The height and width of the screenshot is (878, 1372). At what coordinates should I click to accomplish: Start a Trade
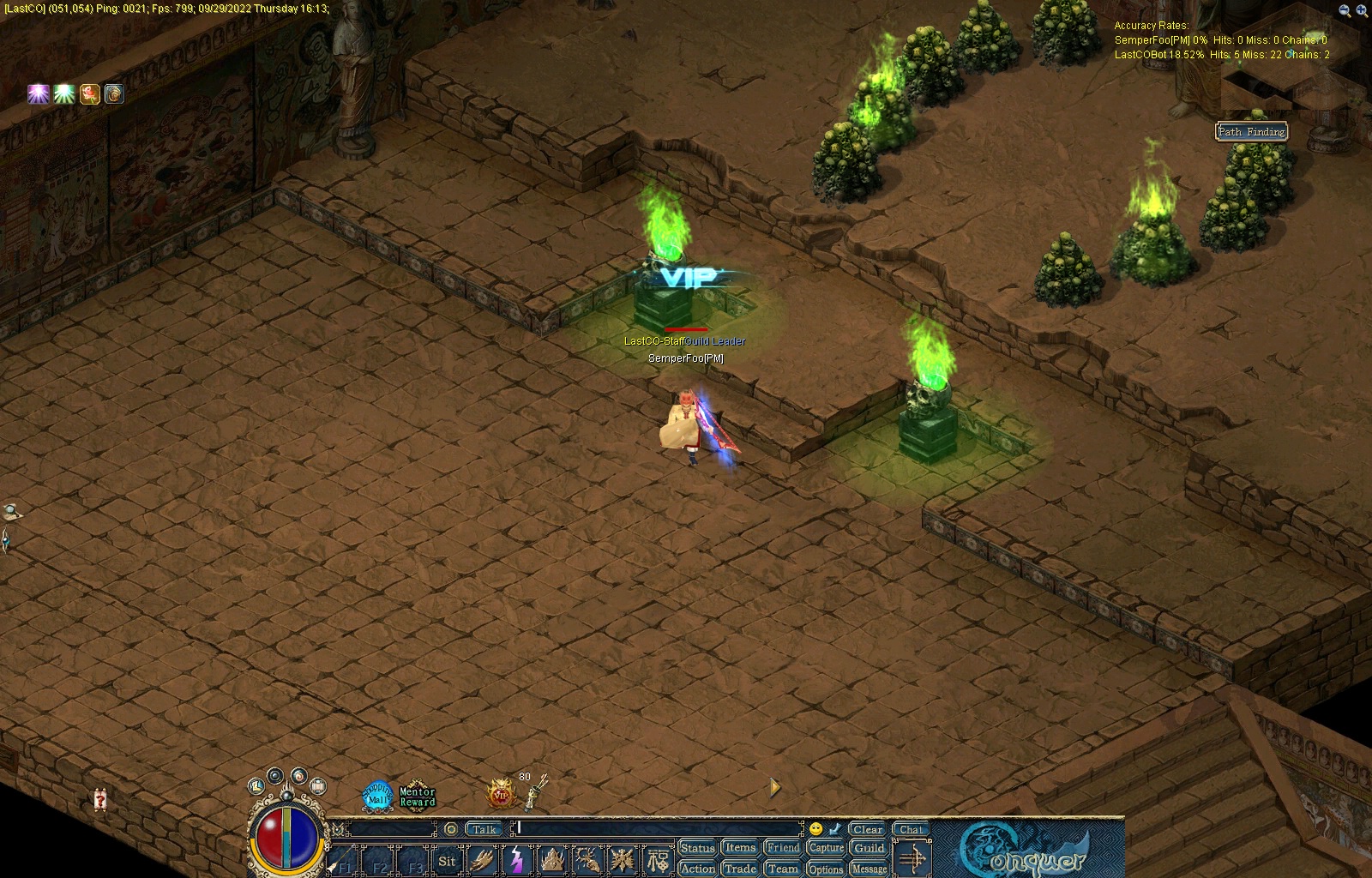(740, 869)
